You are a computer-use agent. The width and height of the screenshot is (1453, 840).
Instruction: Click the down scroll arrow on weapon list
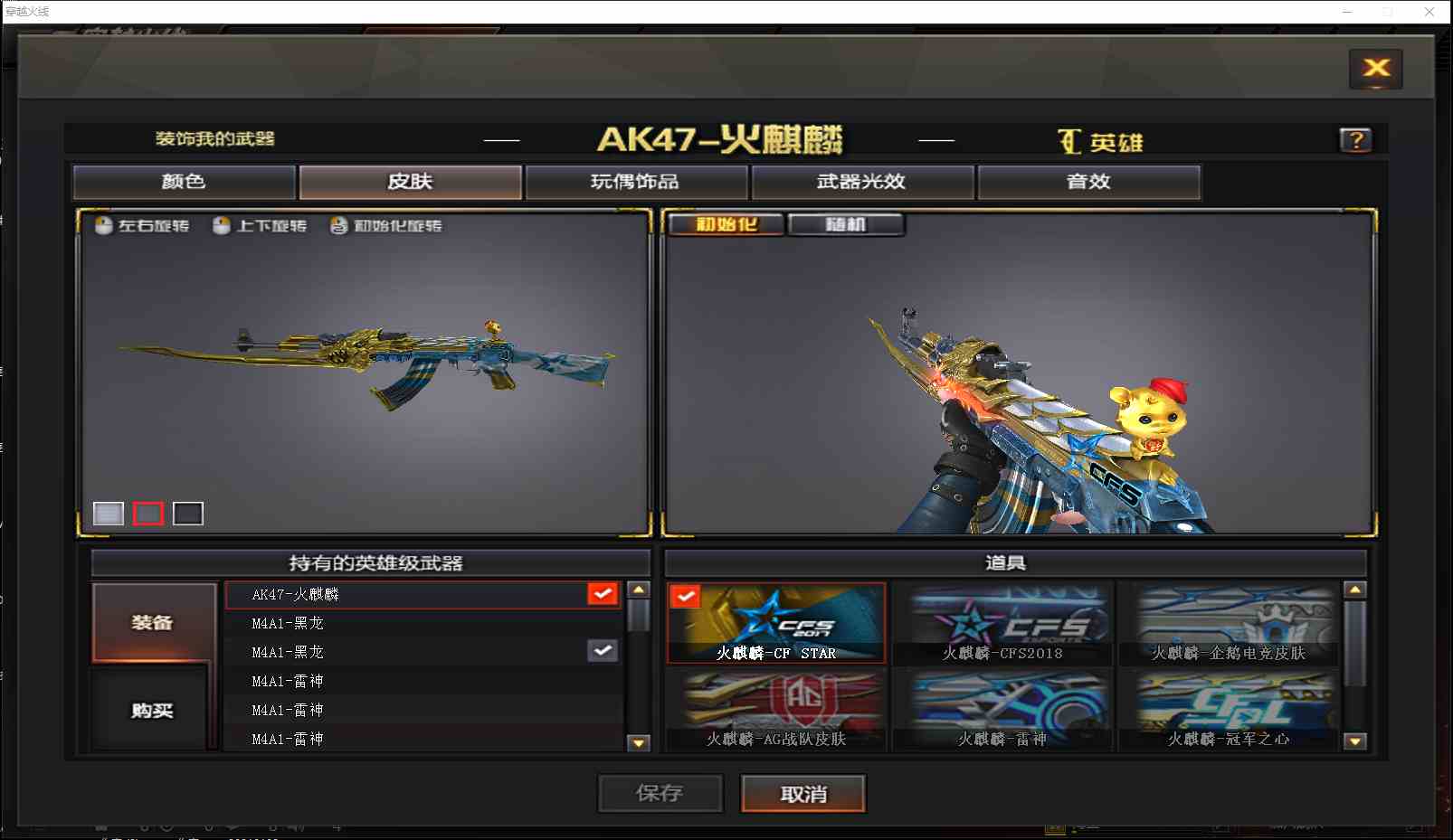pyautogui.click(x=640, y=744)
